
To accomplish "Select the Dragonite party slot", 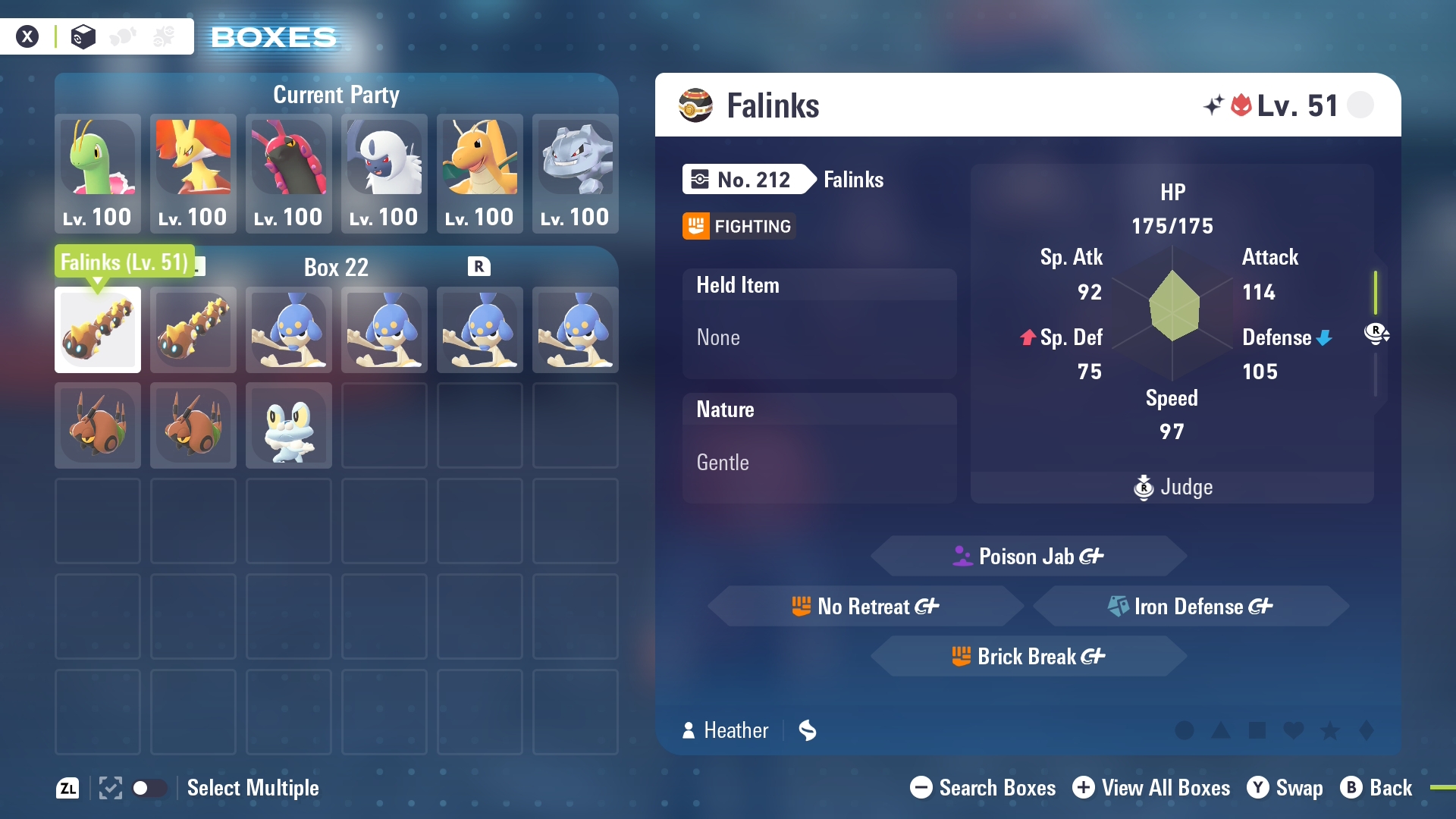I will (x=480, y=173).
